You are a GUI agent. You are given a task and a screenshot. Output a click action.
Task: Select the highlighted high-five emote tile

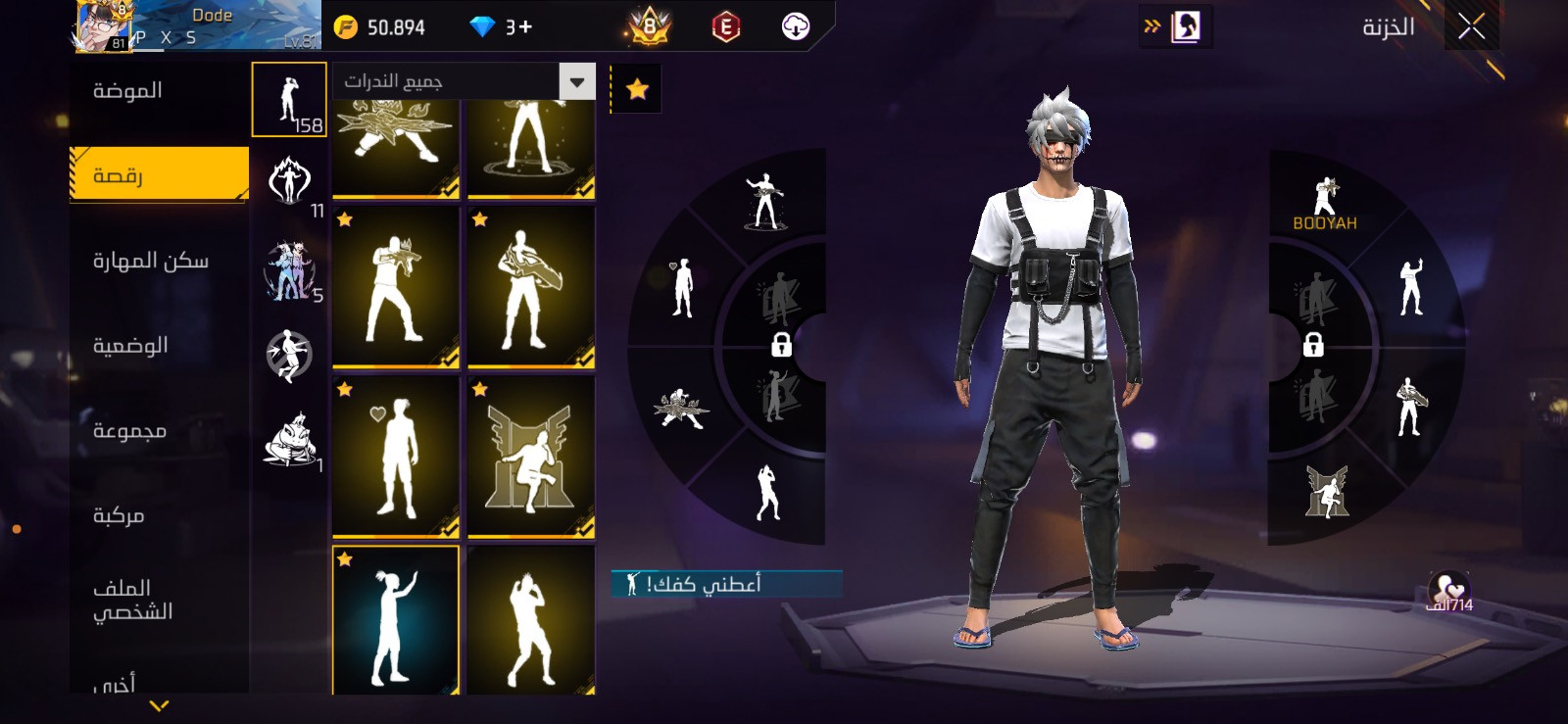pos(396,619)
